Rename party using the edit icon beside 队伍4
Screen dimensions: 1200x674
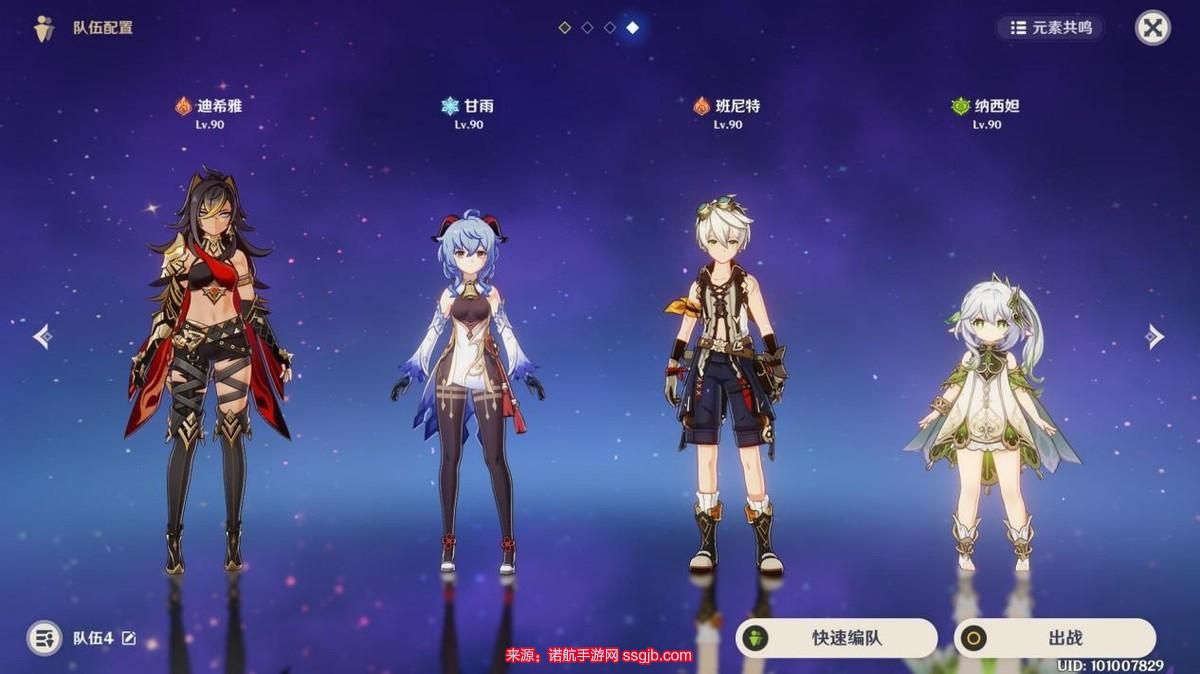(x=129, y=638)
